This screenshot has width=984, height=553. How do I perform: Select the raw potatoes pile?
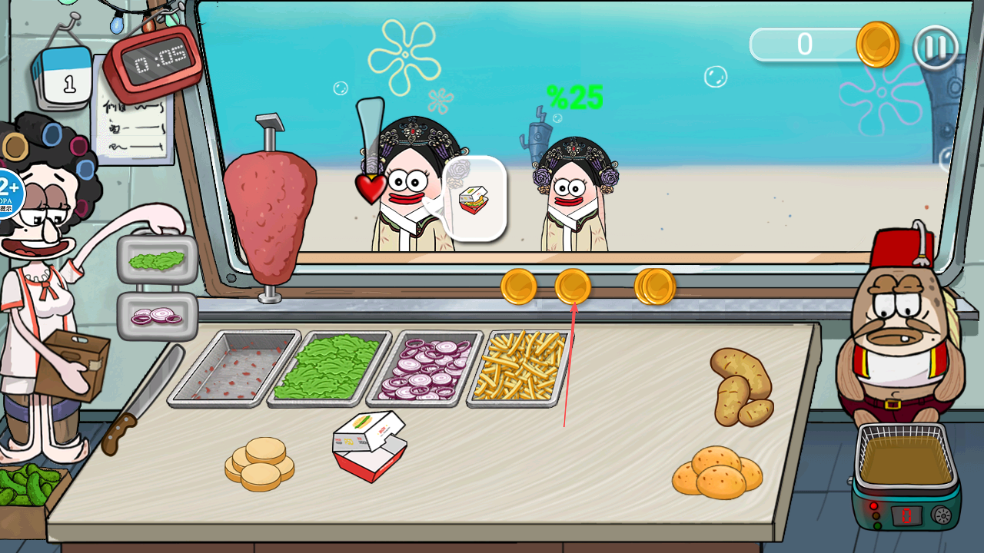tap(740, 387)
